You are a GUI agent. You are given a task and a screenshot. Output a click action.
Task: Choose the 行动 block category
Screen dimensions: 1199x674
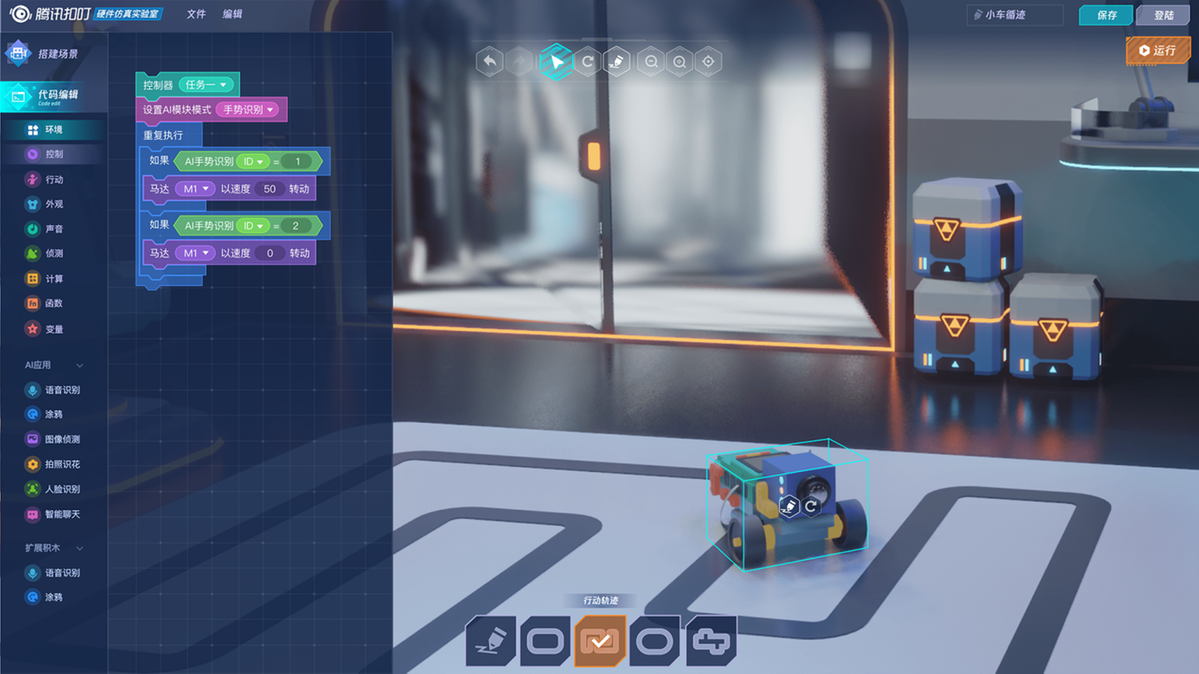point(53,180)
